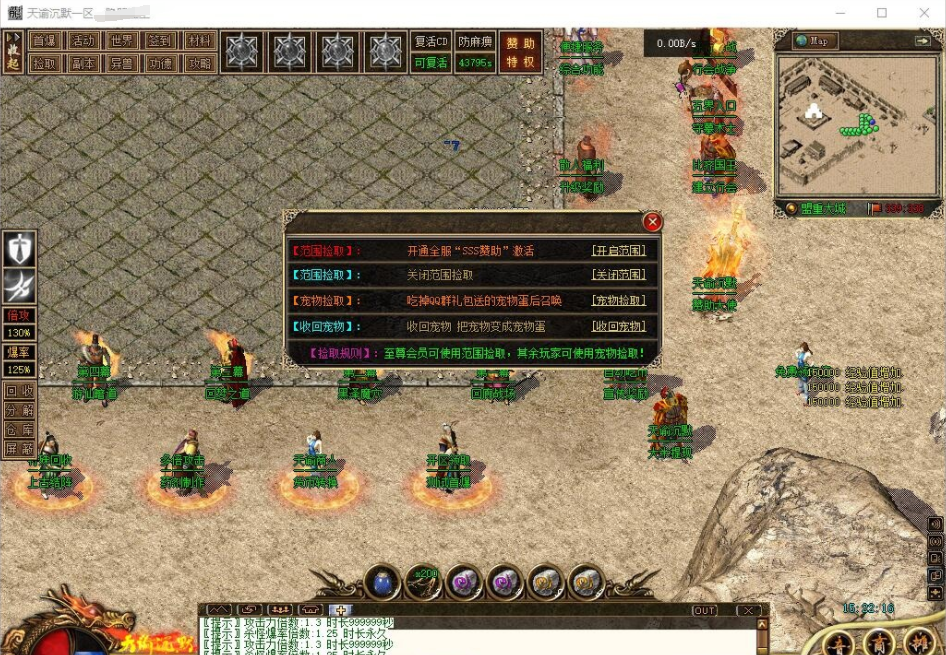Open the 仓库 warehouse button
The height and width of the screenshot is (655, 946).
pos(19,429)
